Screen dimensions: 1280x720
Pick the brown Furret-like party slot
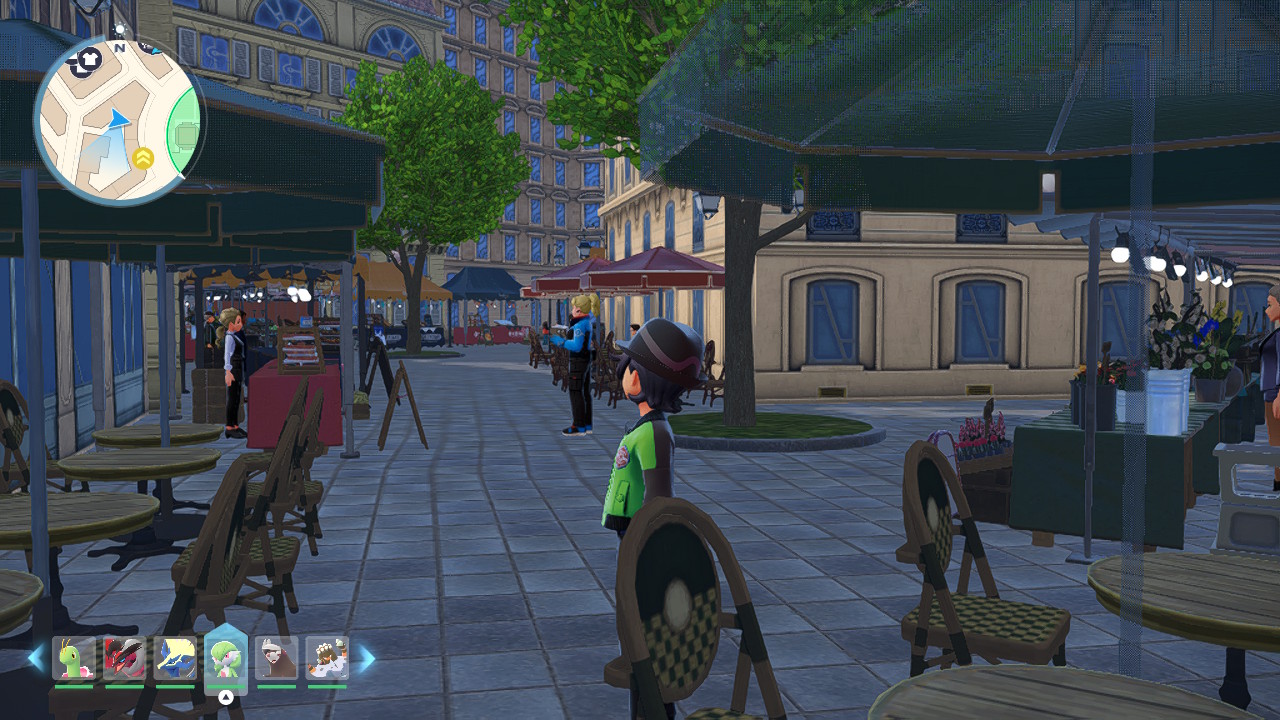(276, 658)
